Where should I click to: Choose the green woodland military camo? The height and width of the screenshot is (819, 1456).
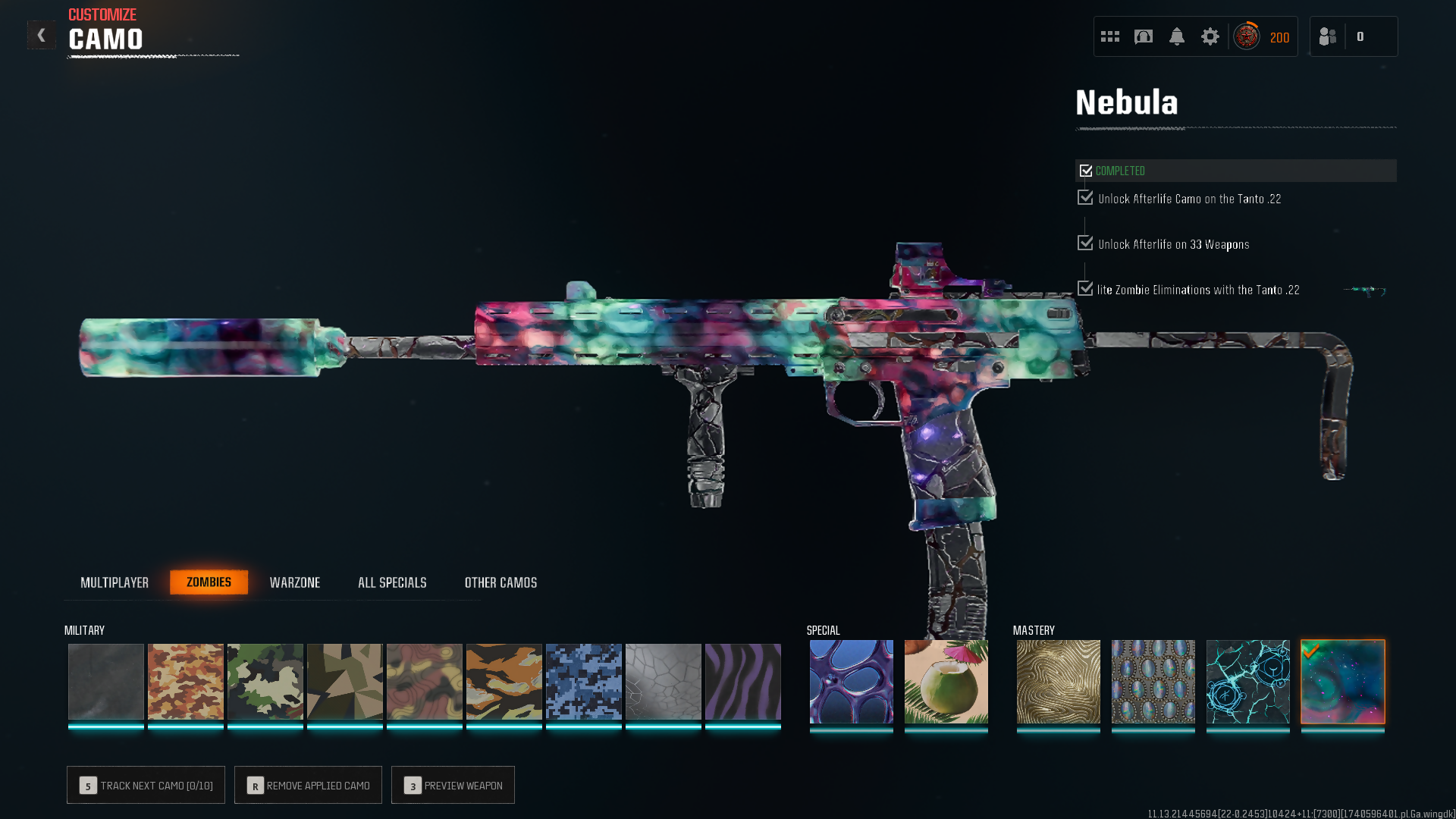coord(265,681)
